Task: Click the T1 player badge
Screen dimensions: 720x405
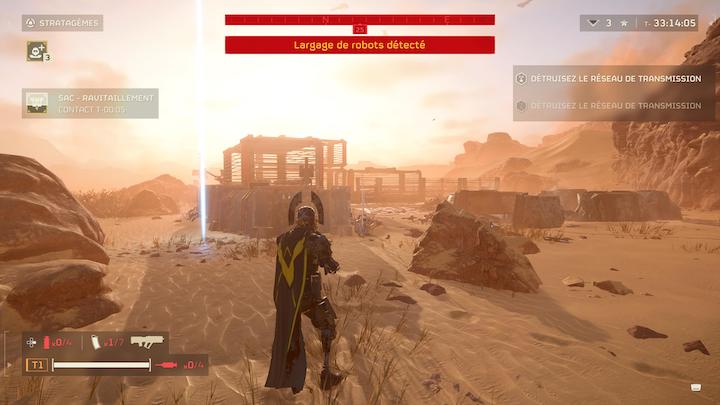Action: 36,366
